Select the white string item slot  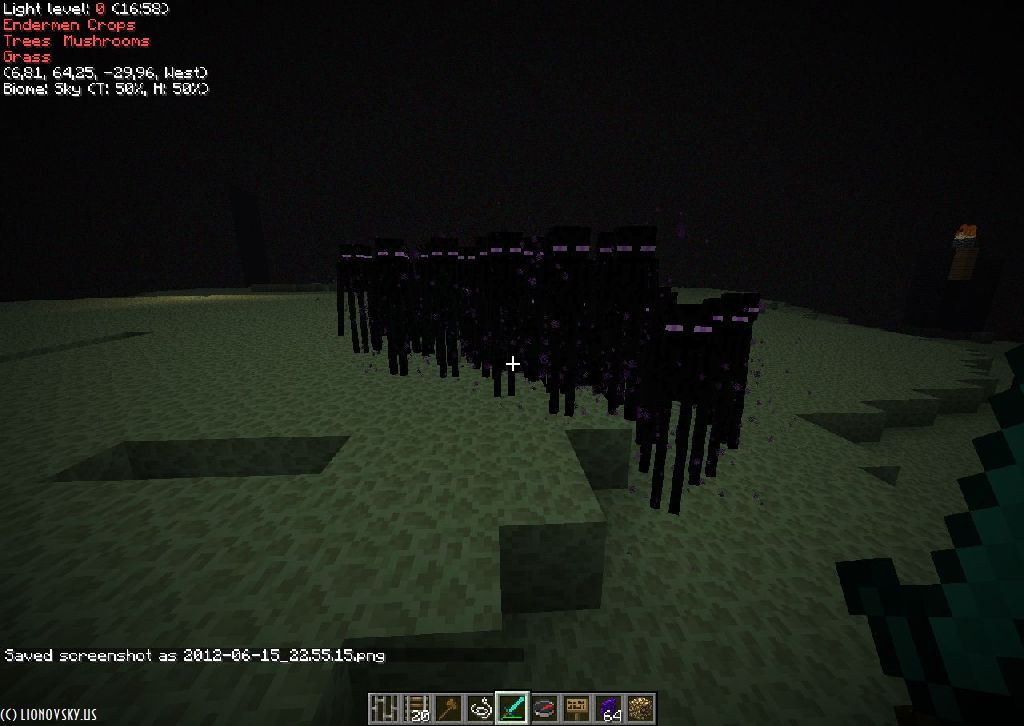point(479,708)
